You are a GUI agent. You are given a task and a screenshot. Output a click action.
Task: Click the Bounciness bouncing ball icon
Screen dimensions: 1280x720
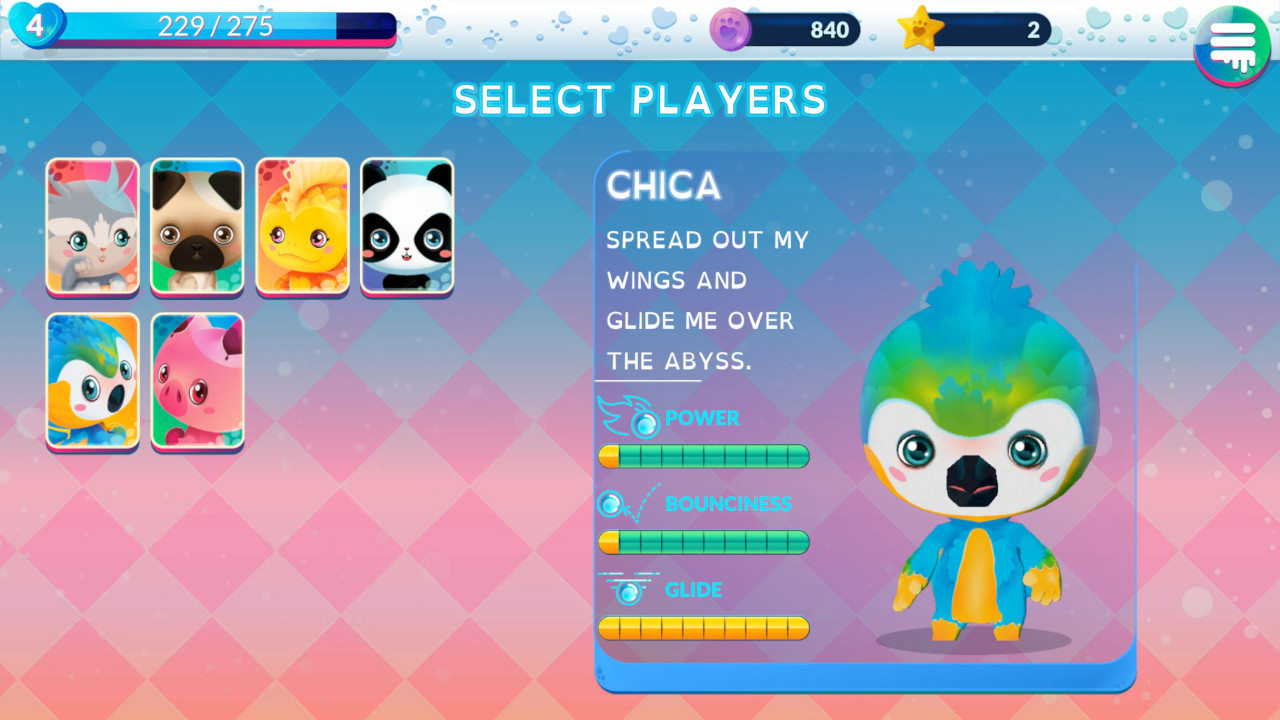(610, 505)
